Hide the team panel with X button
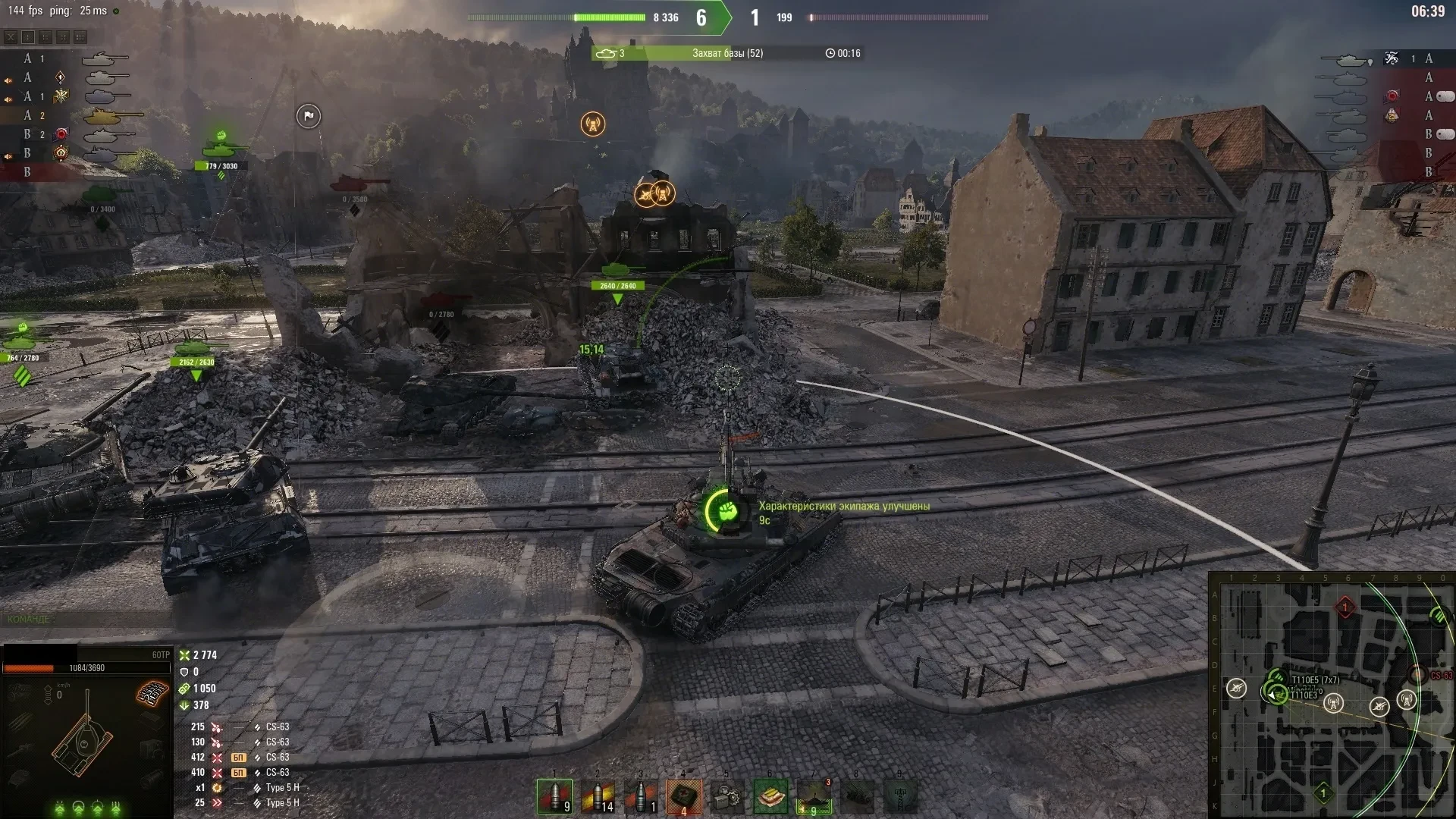 [11, 36]
